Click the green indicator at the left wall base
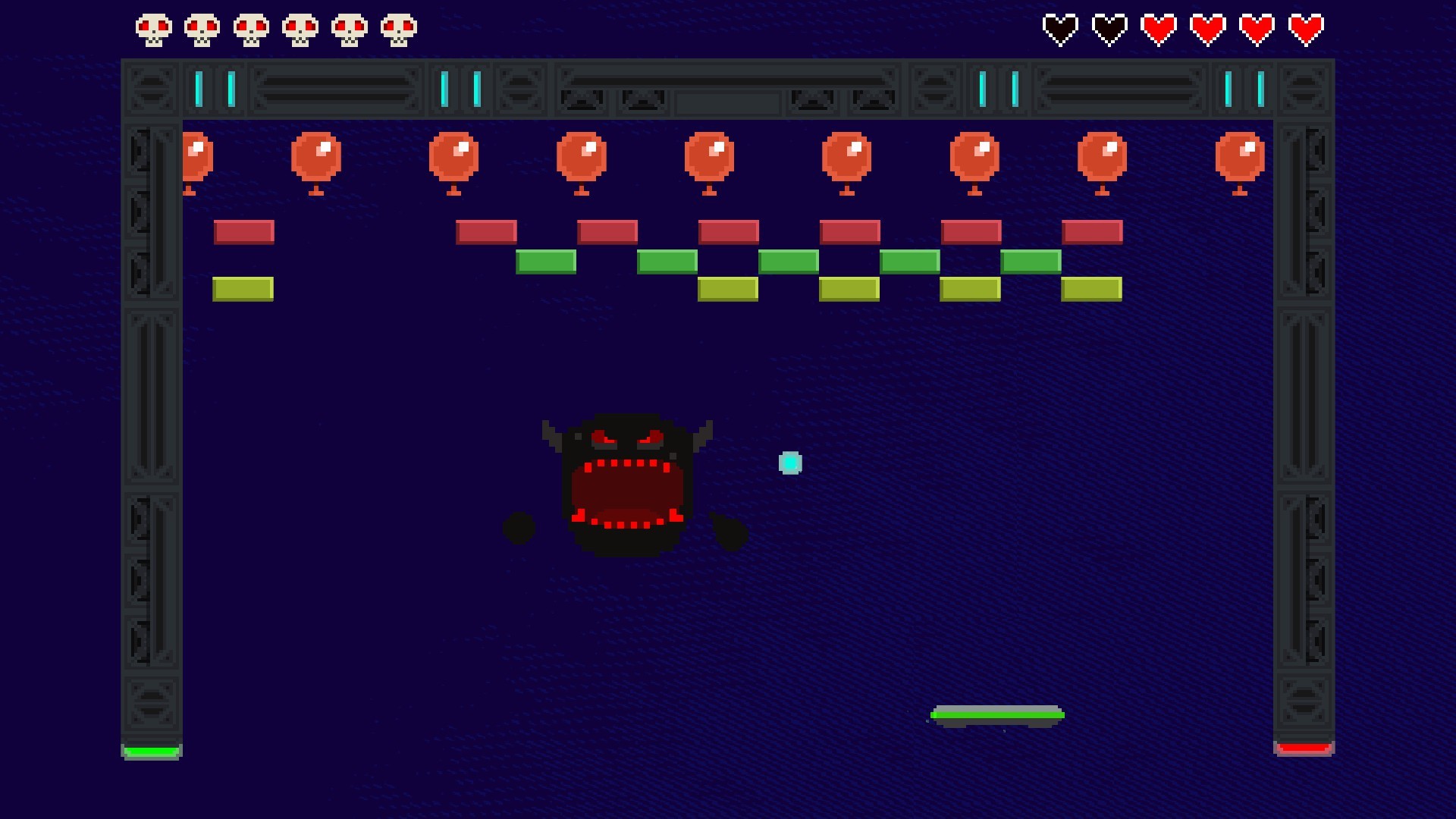 (151, 750)
